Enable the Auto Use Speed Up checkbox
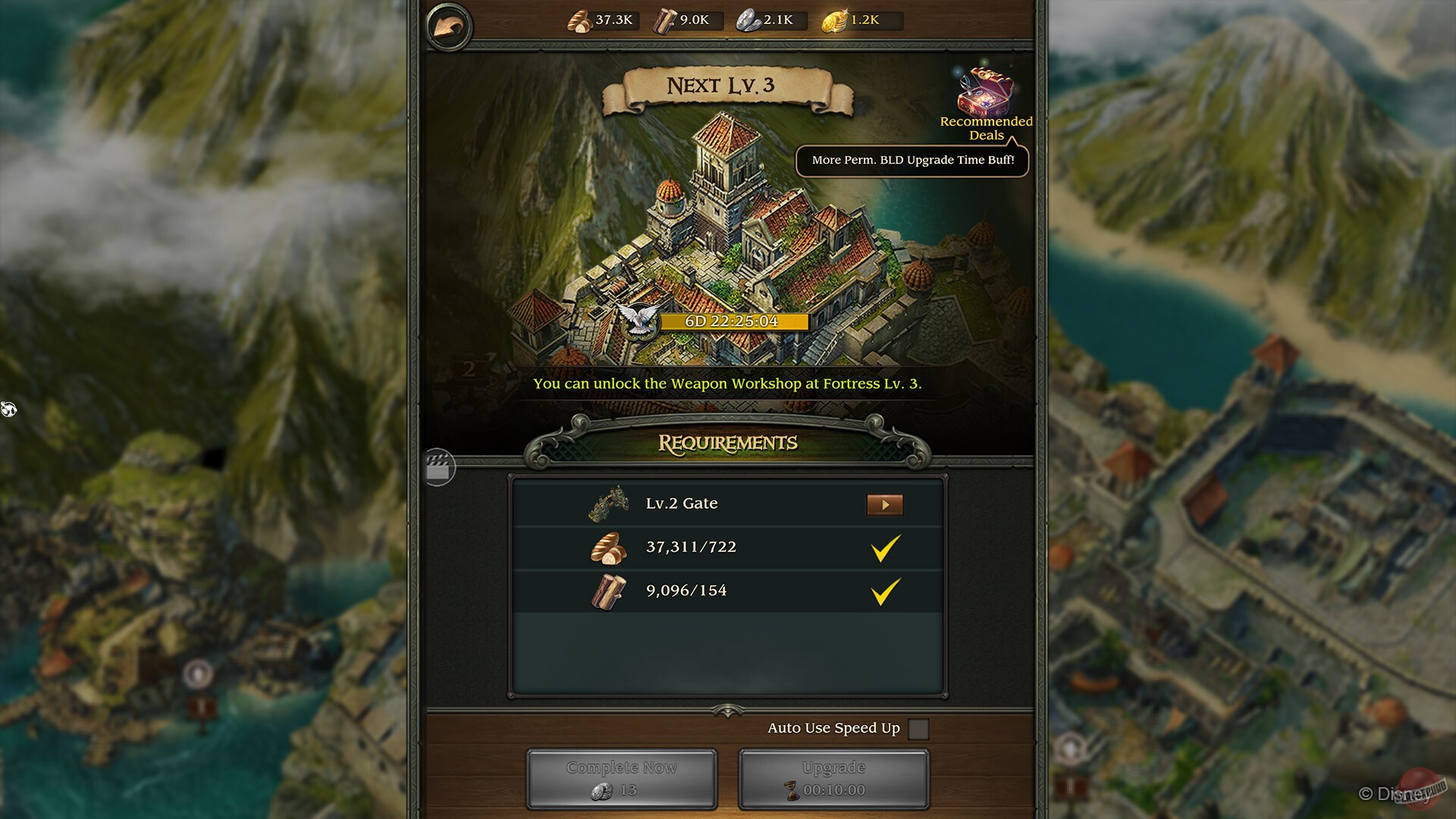1456x819 pixels. pyautogui.click(x=920, y=727)
